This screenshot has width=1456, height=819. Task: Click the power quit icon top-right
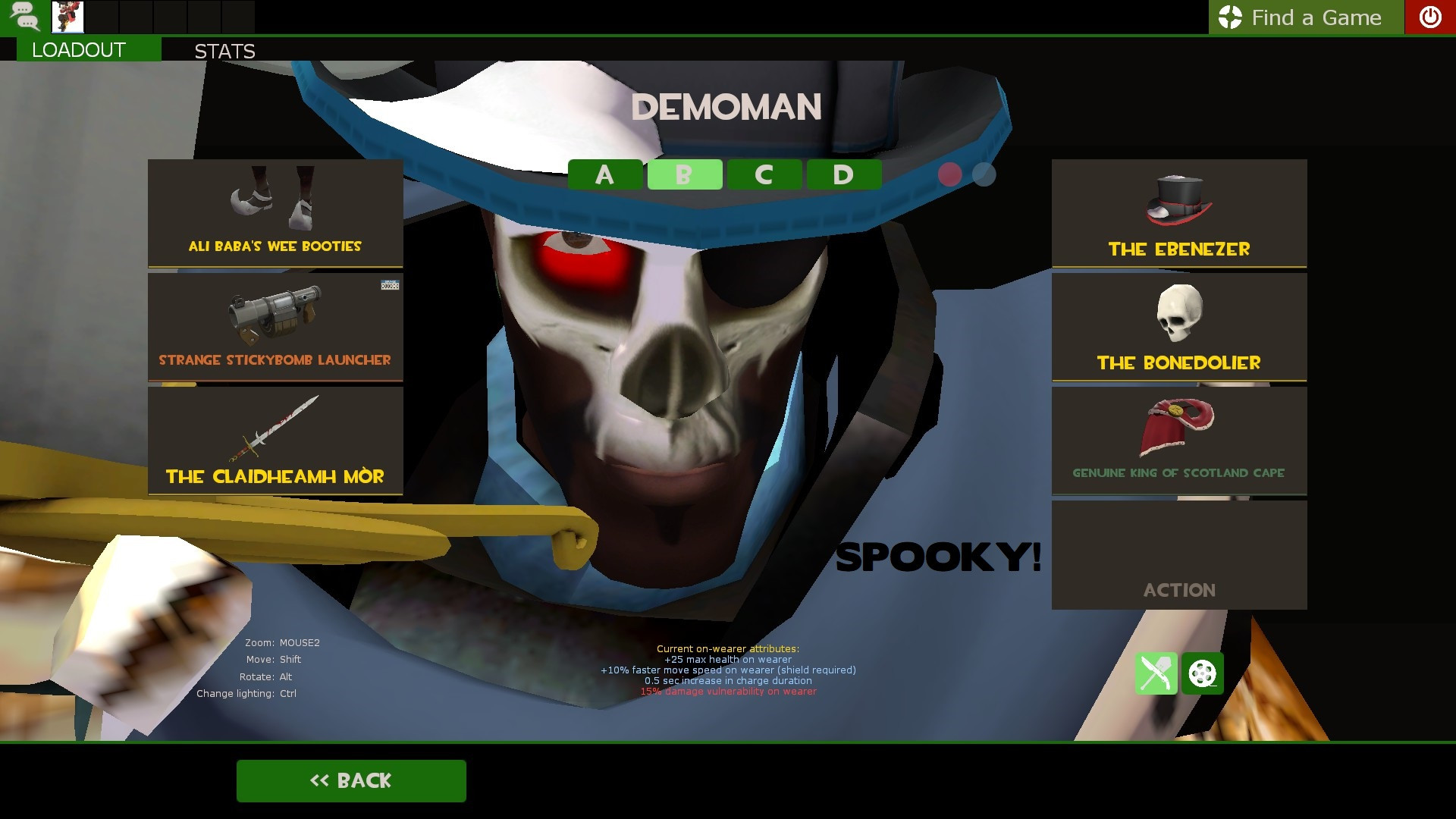tap(1429, 17)
